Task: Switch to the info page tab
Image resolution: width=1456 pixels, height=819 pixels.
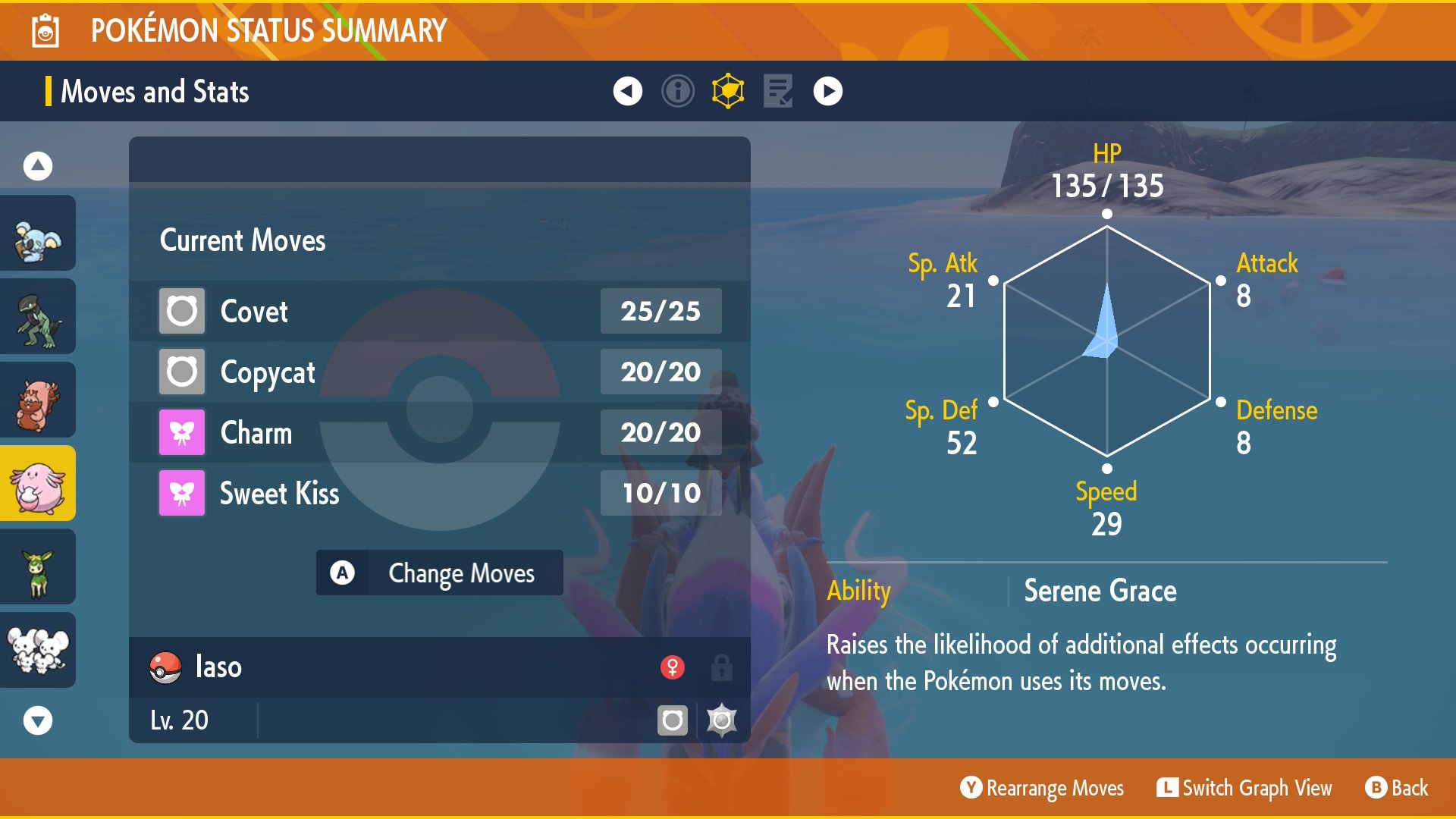Action: (677, 92)
